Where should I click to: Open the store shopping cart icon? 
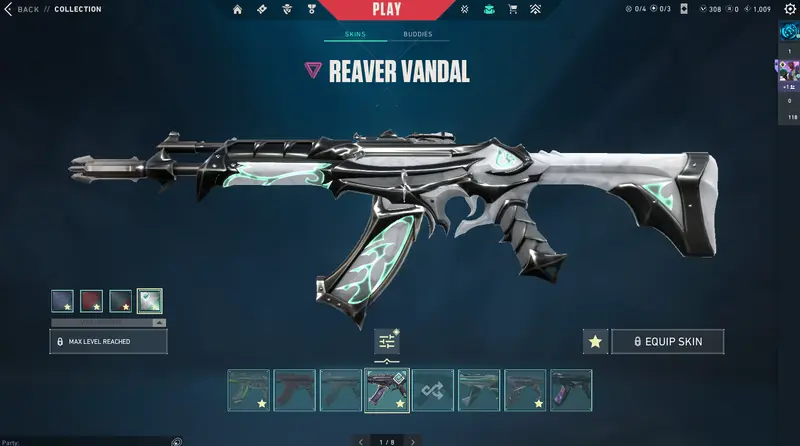[x=513, y=10]
